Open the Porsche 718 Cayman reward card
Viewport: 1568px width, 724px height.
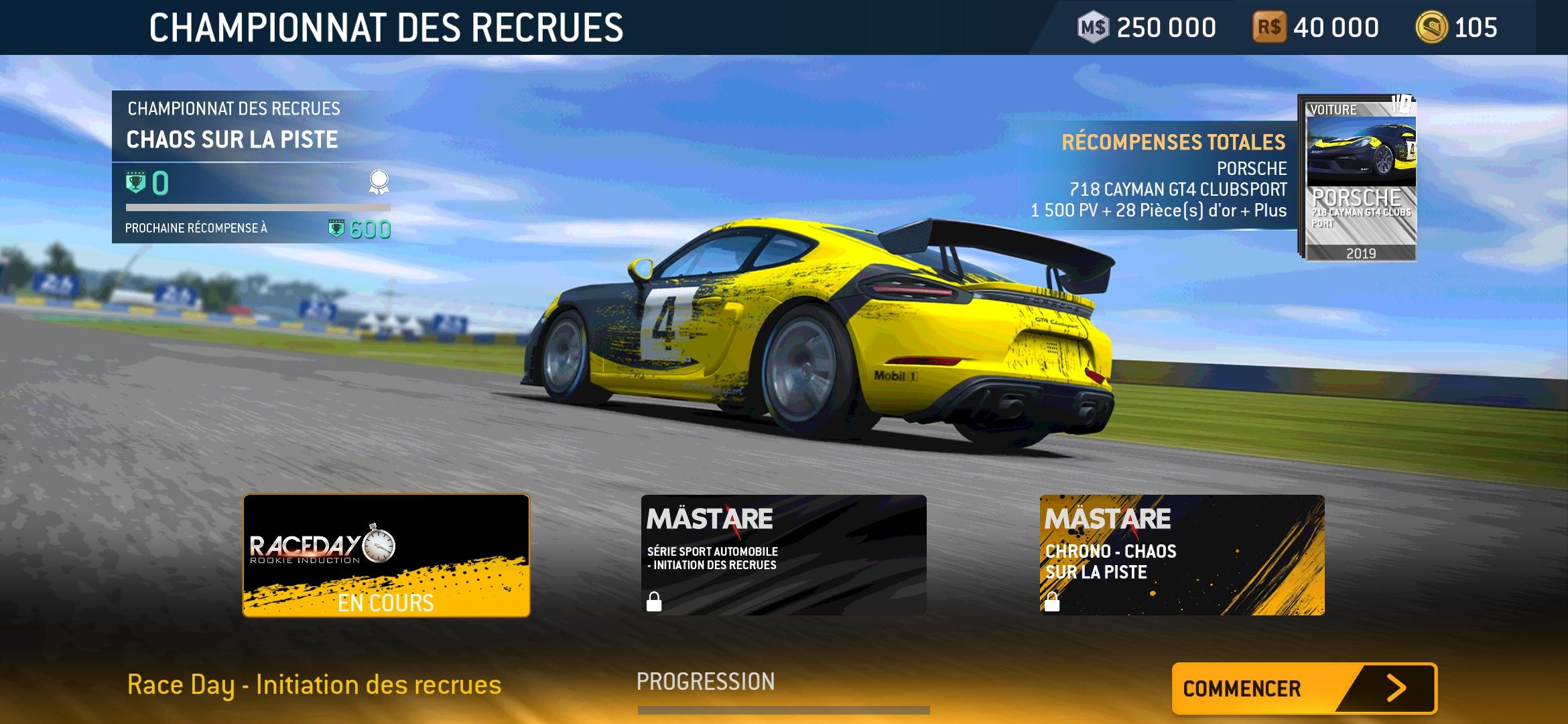pyautogui.click(x=1360, y=180)
